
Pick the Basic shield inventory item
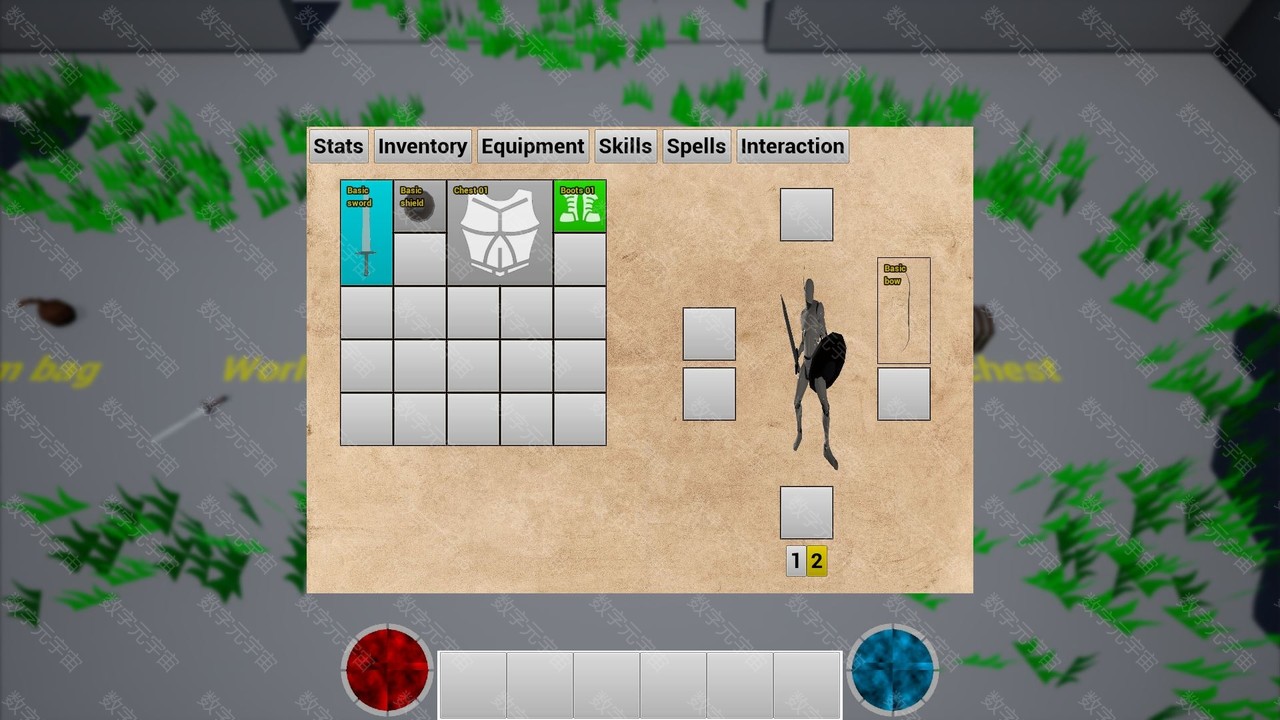click(x=419, y=206)
